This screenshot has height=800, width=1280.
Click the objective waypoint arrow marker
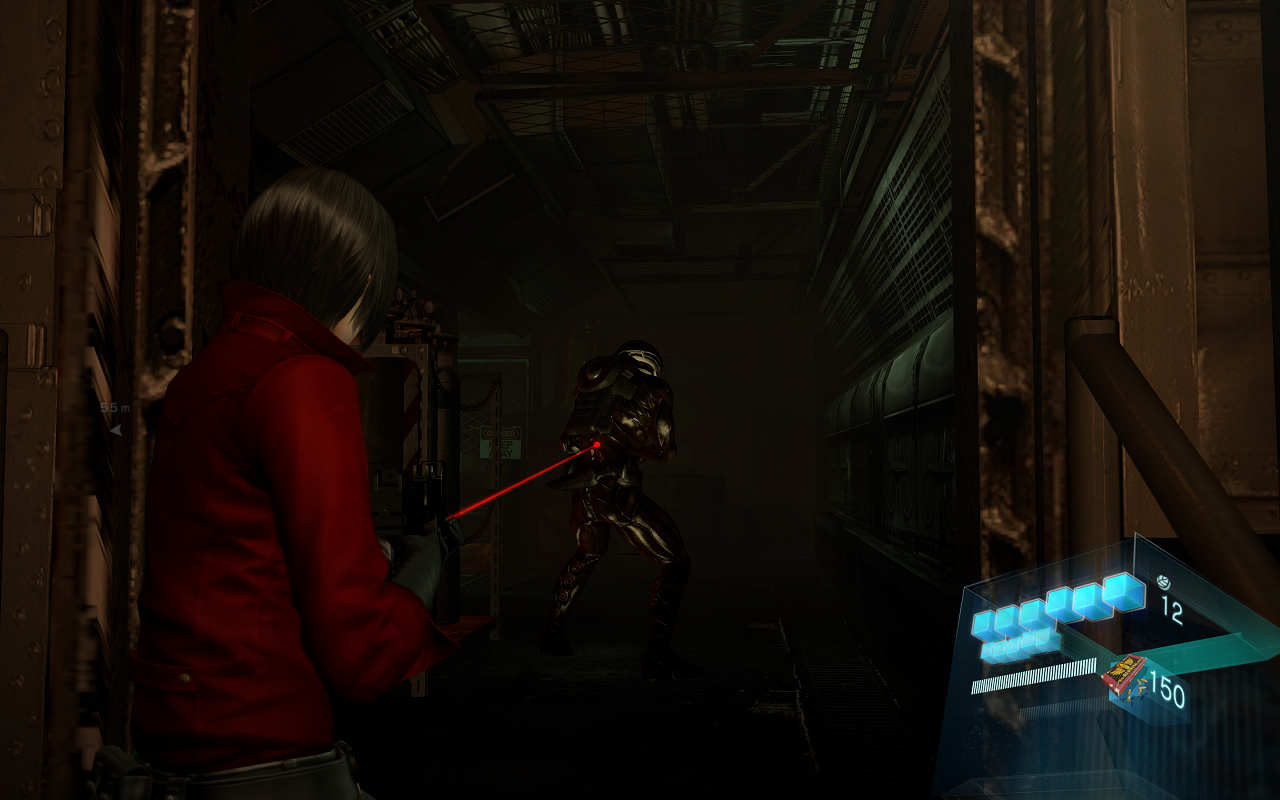tap(115, 429)
